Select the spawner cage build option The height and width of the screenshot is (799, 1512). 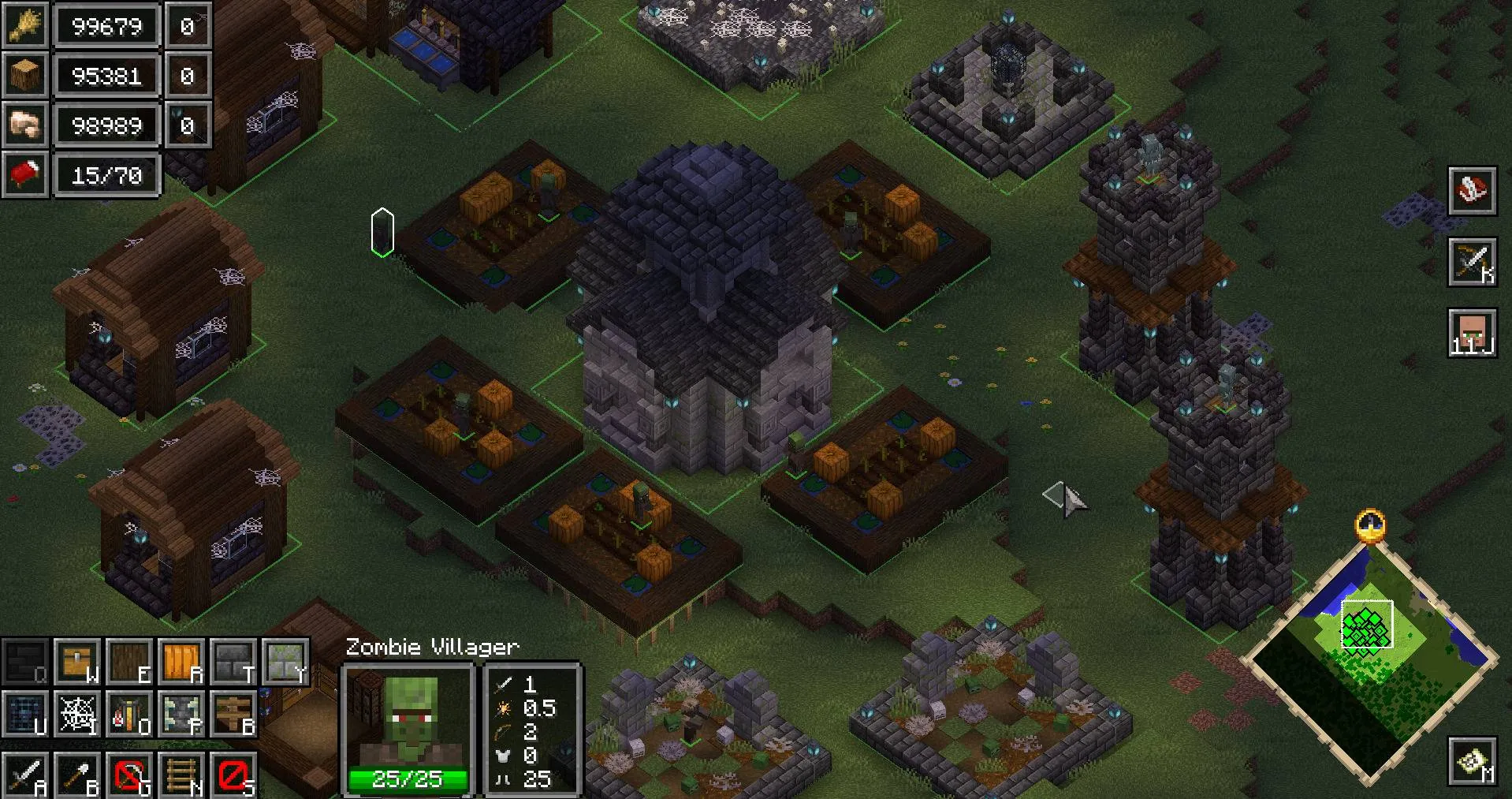25,713
